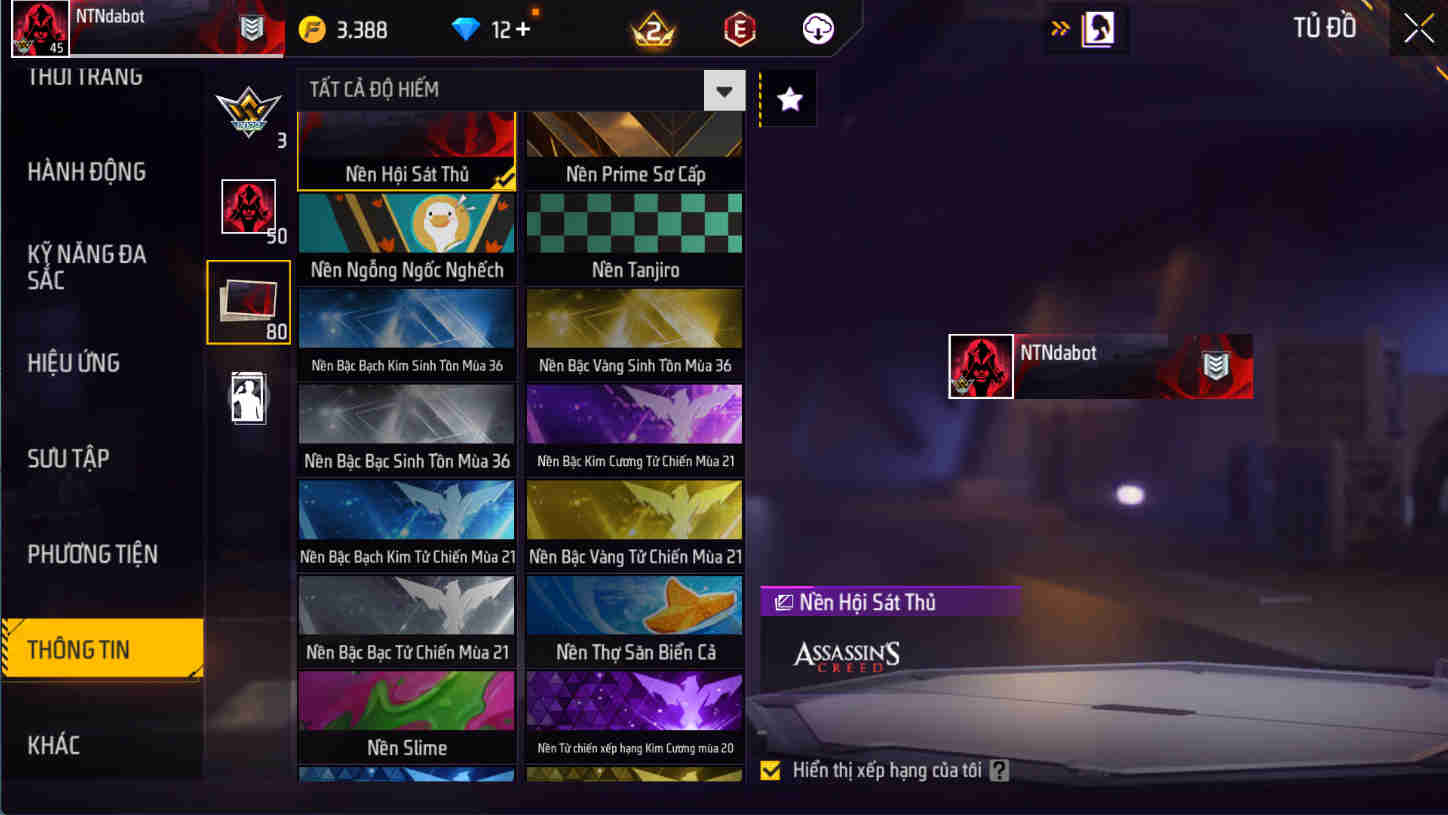Viewport: 1448px width, 815px height.
Task: Toggle the favorites star filter
Action: click(789, 97)
